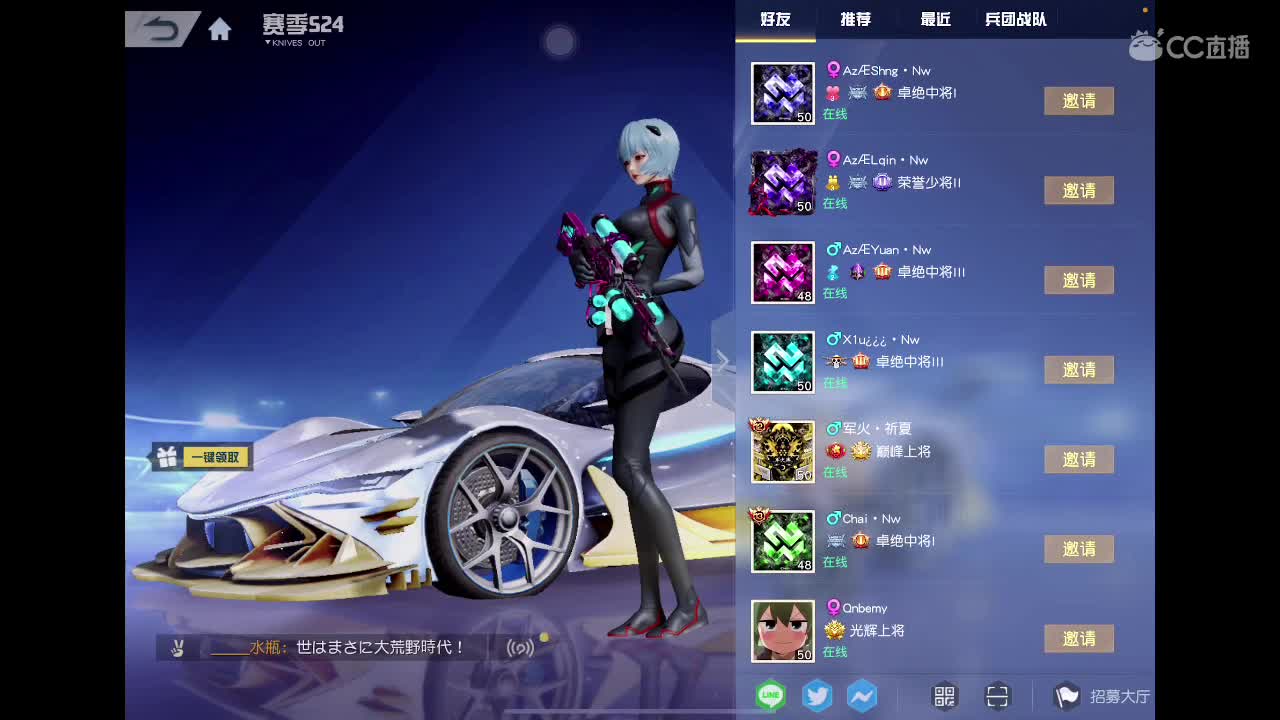Invite Qnbemy with the 邀请 button
1280x720 pixels.
pos(1079,638)
